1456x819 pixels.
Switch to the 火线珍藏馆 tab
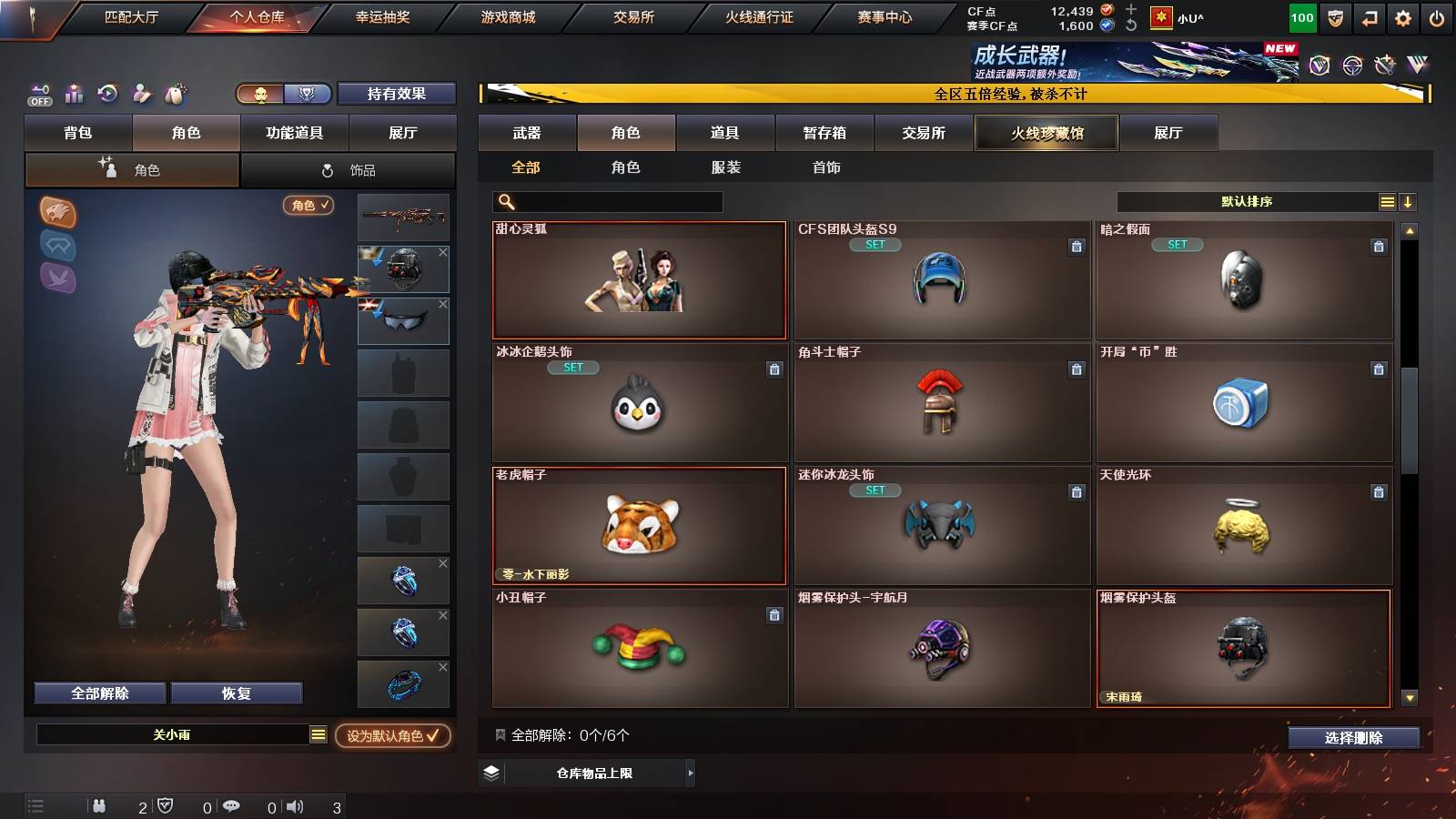click(1046, 133)
